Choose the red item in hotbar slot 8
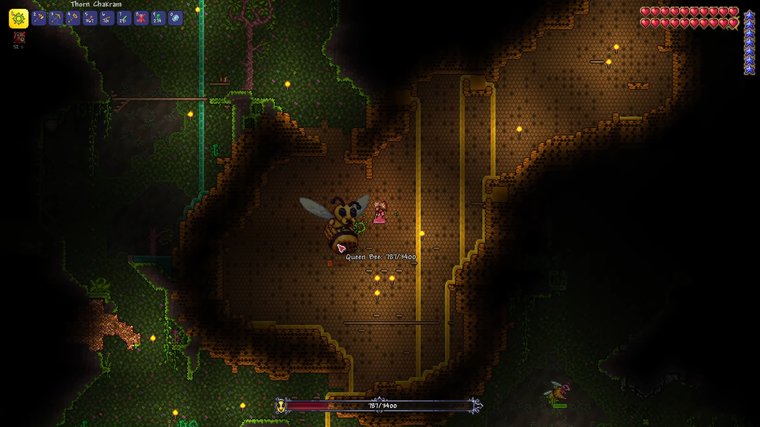Image resolution: width=760 pixels, height=427 pixels. (x=141, y=18)
